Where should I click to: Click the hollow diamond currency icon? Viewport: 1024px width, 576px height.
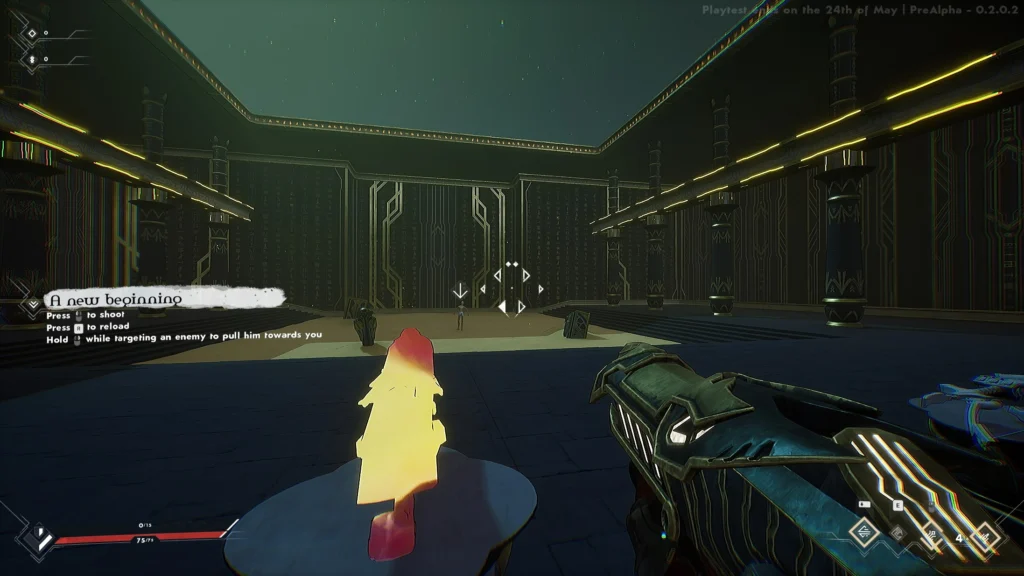tap(31, 34)
